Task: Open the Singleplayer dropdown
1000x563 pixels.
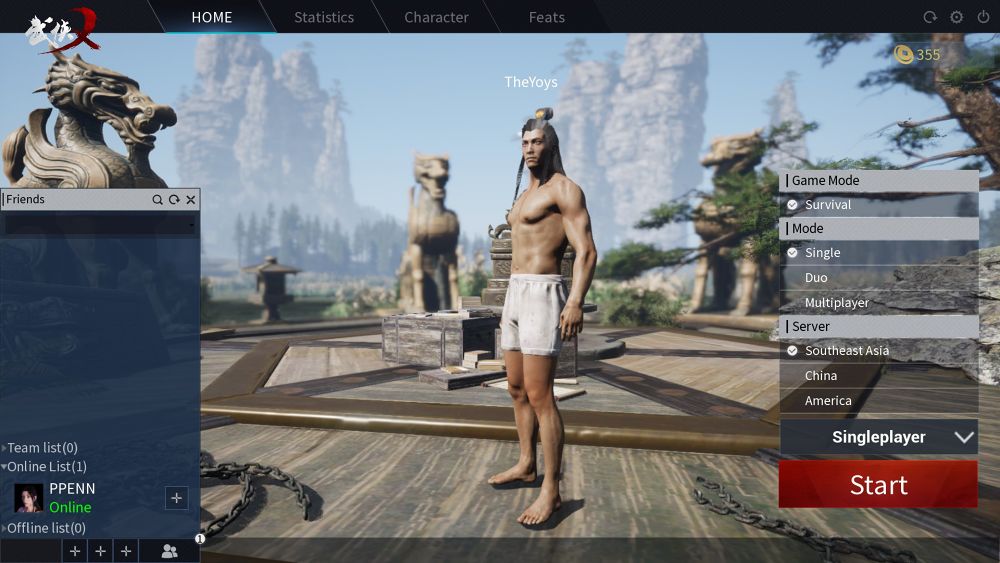Action: click(x=878, y=437)
